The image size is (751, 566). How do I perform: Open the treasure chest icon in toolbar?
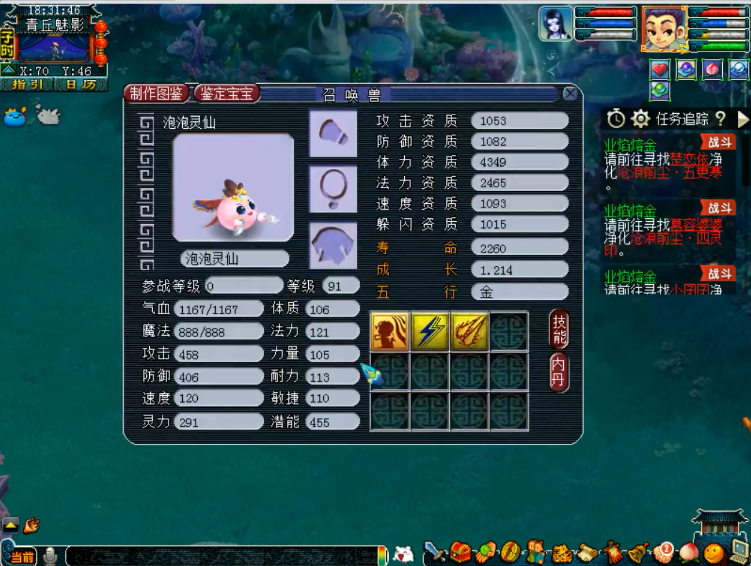[460, 551]
